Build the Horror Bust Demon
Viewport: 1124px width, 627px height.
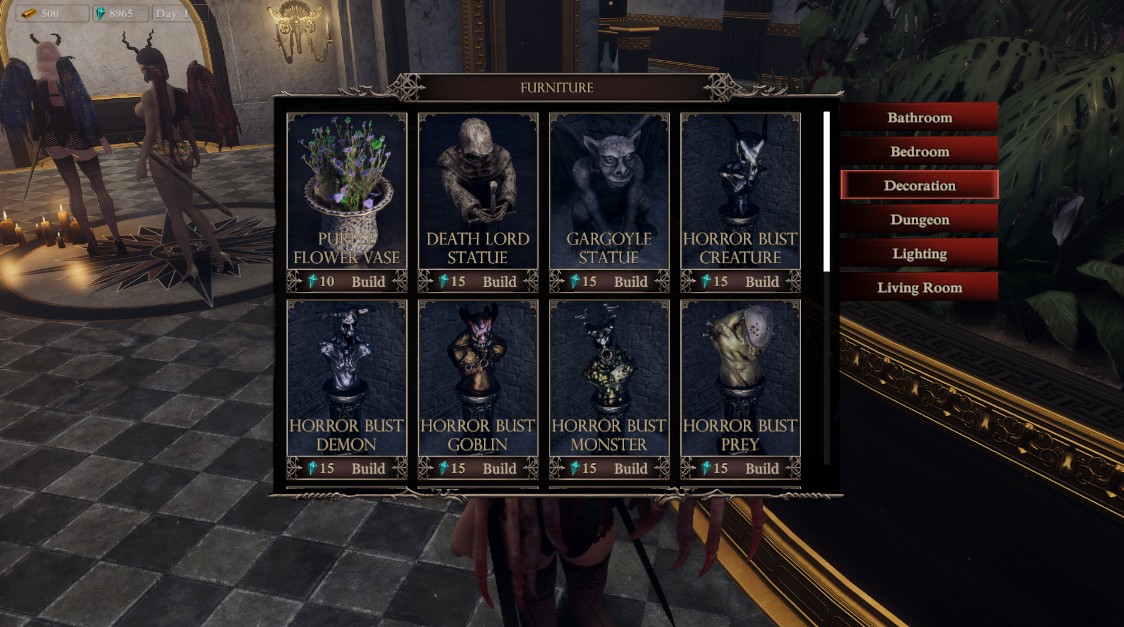[368, 468]
